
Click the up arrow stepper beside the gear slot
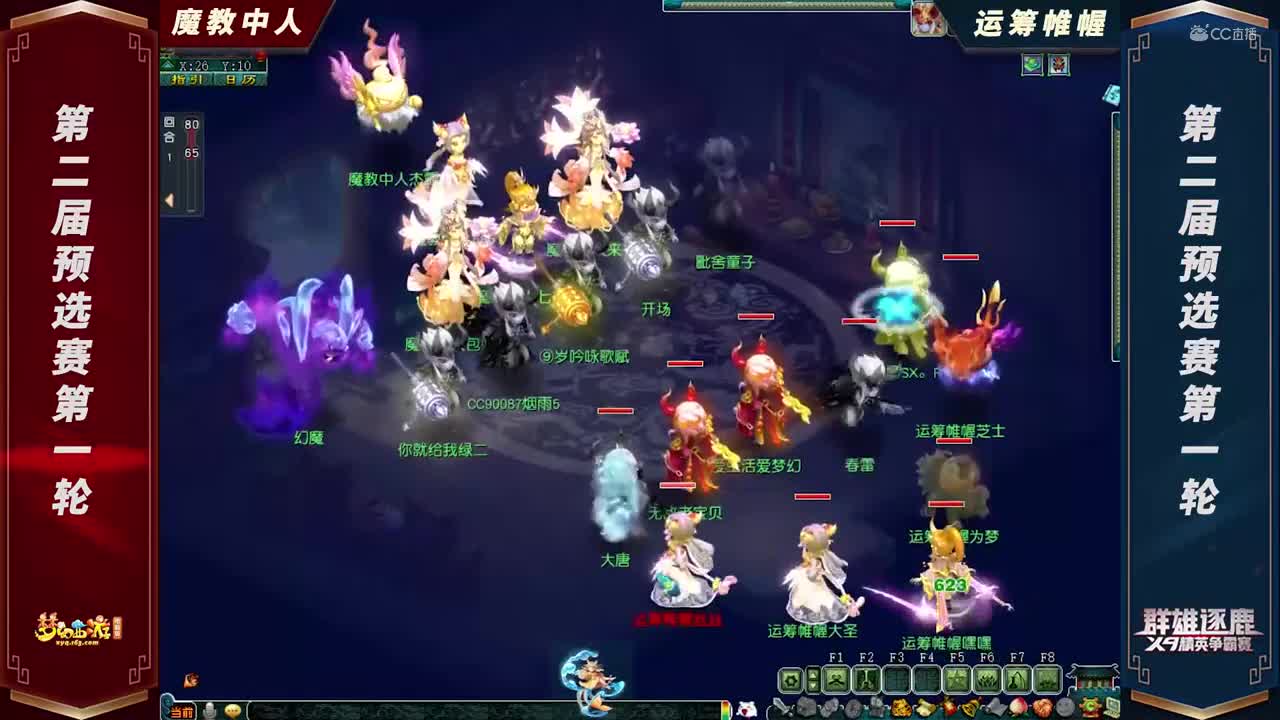coord(812,674)
